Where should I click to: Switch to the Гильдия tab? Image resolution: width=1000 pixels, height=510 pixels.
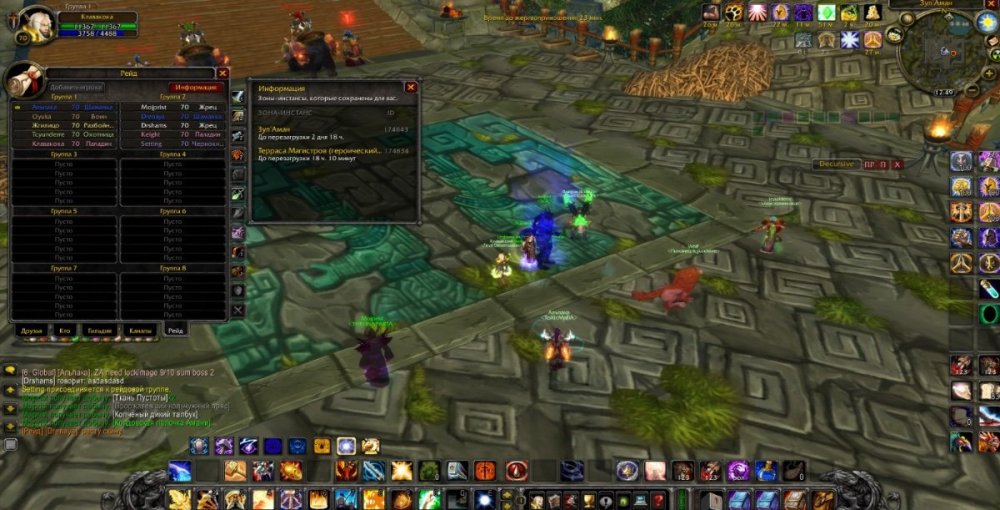click(x=98, y=330)
